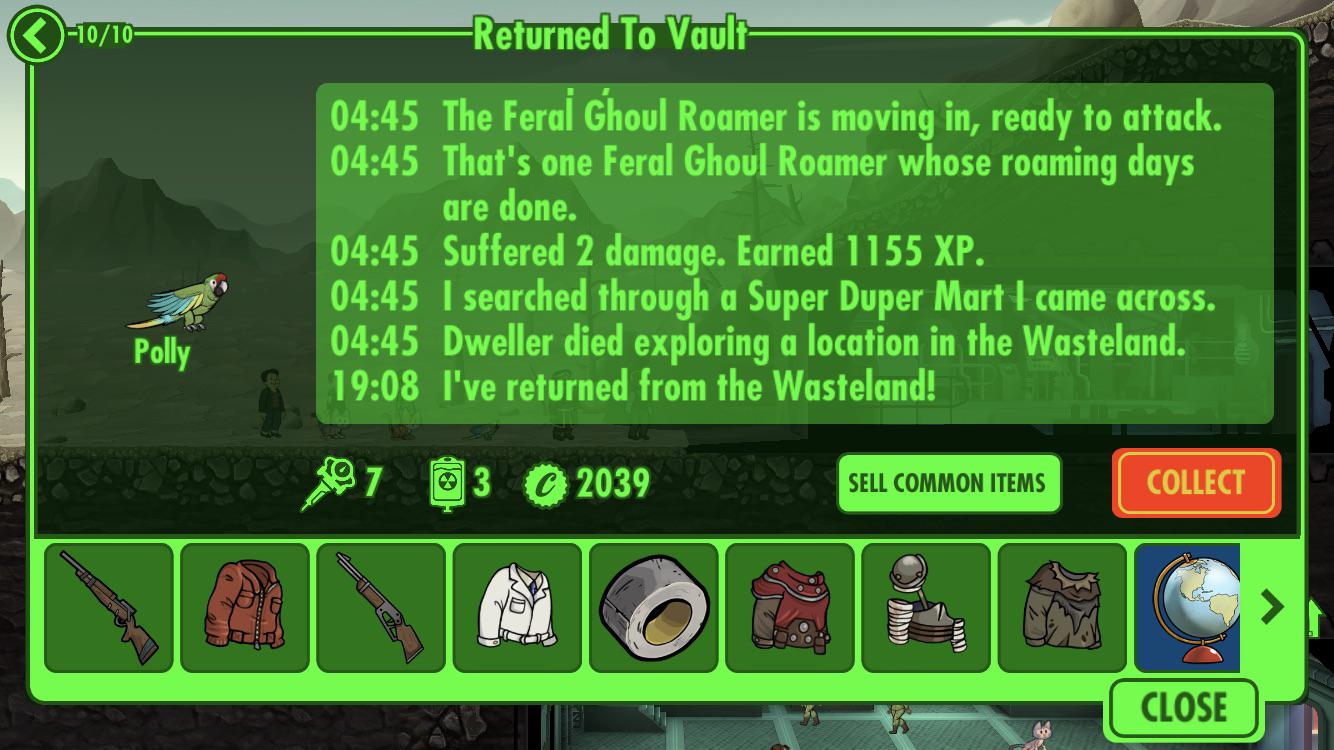Select the tattered rags loot icon
The width and height of the screenshot is (1334, 750).
tap(1063, 606)
